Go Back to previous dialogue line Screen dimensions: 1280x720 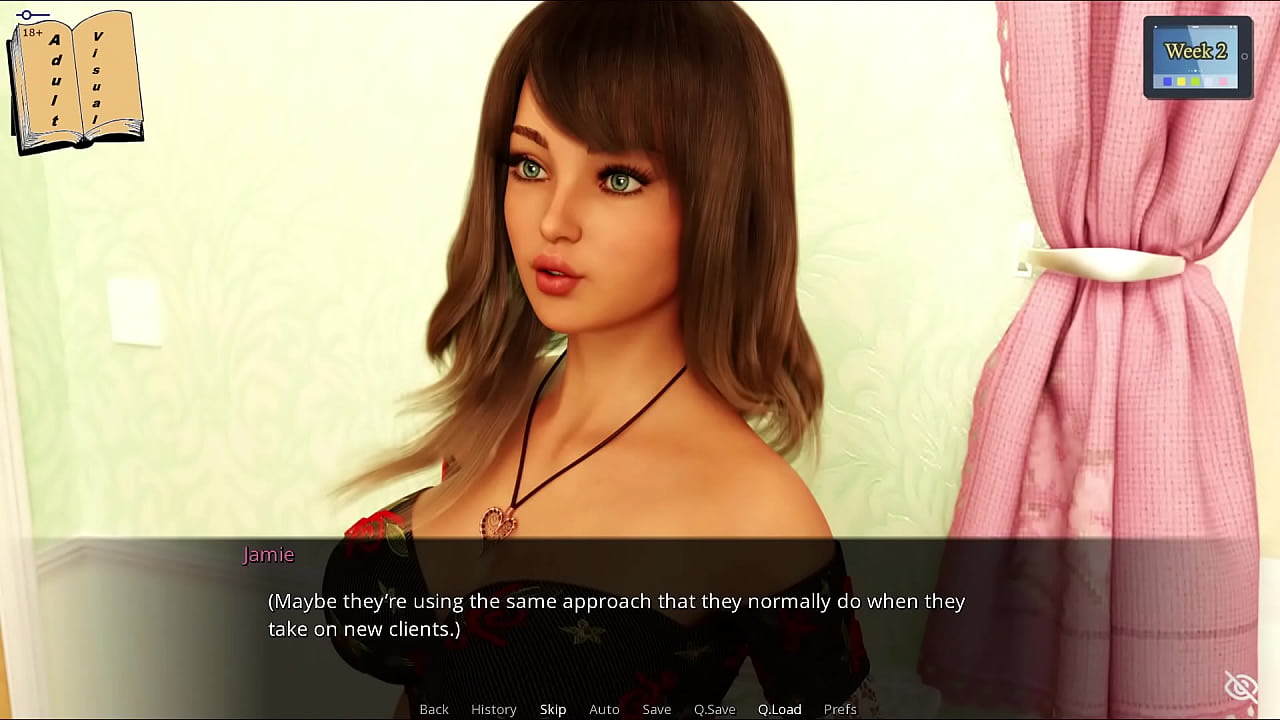(434, 709)
